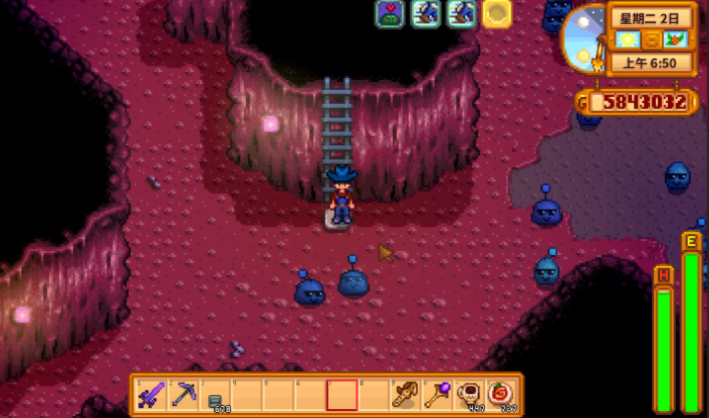Viewport: 709px width, 418px height.
Task: Choose the gray item stack of 578
Action: pos(215,395)
